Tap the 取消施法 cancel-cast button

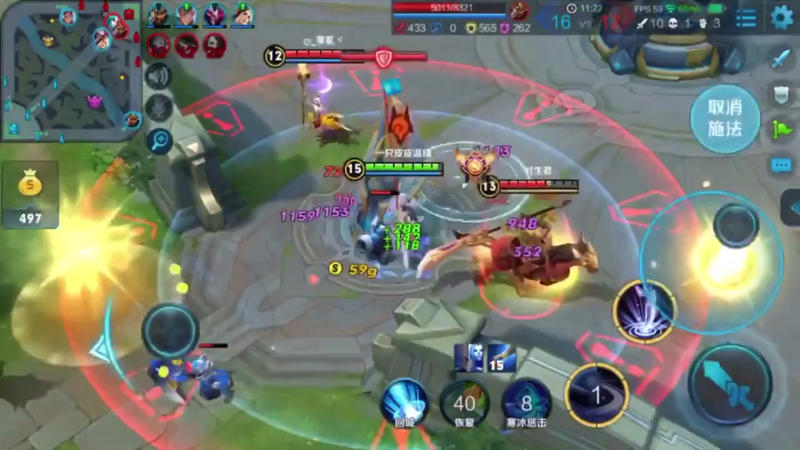pyautogui.click(x=725, y=119)
